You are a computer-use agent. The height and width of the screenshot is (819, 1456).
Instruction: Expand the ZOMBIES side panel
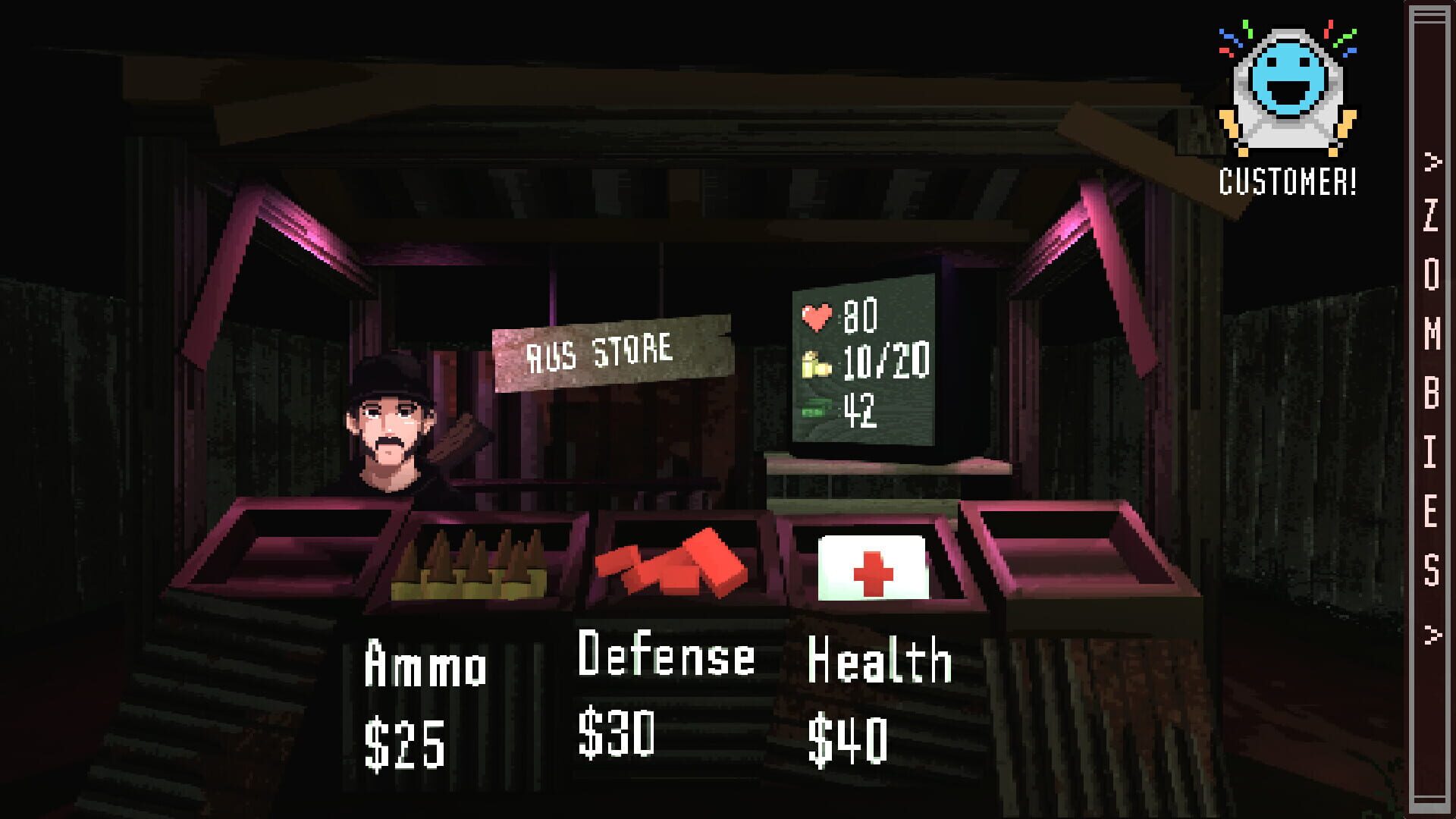1429,409
